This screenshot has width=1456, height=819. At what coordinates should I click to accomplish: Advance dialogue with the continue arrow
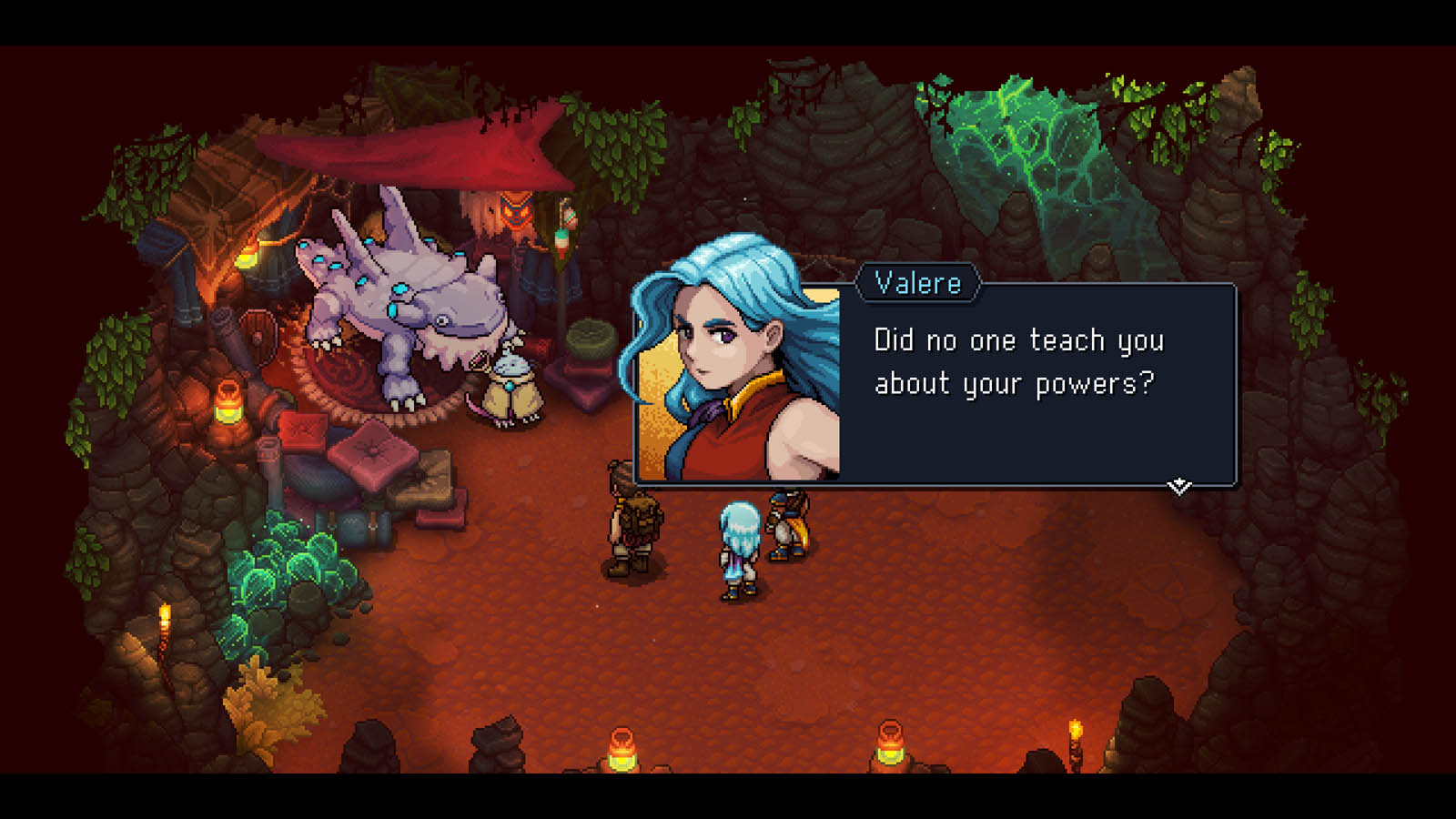1179,486
